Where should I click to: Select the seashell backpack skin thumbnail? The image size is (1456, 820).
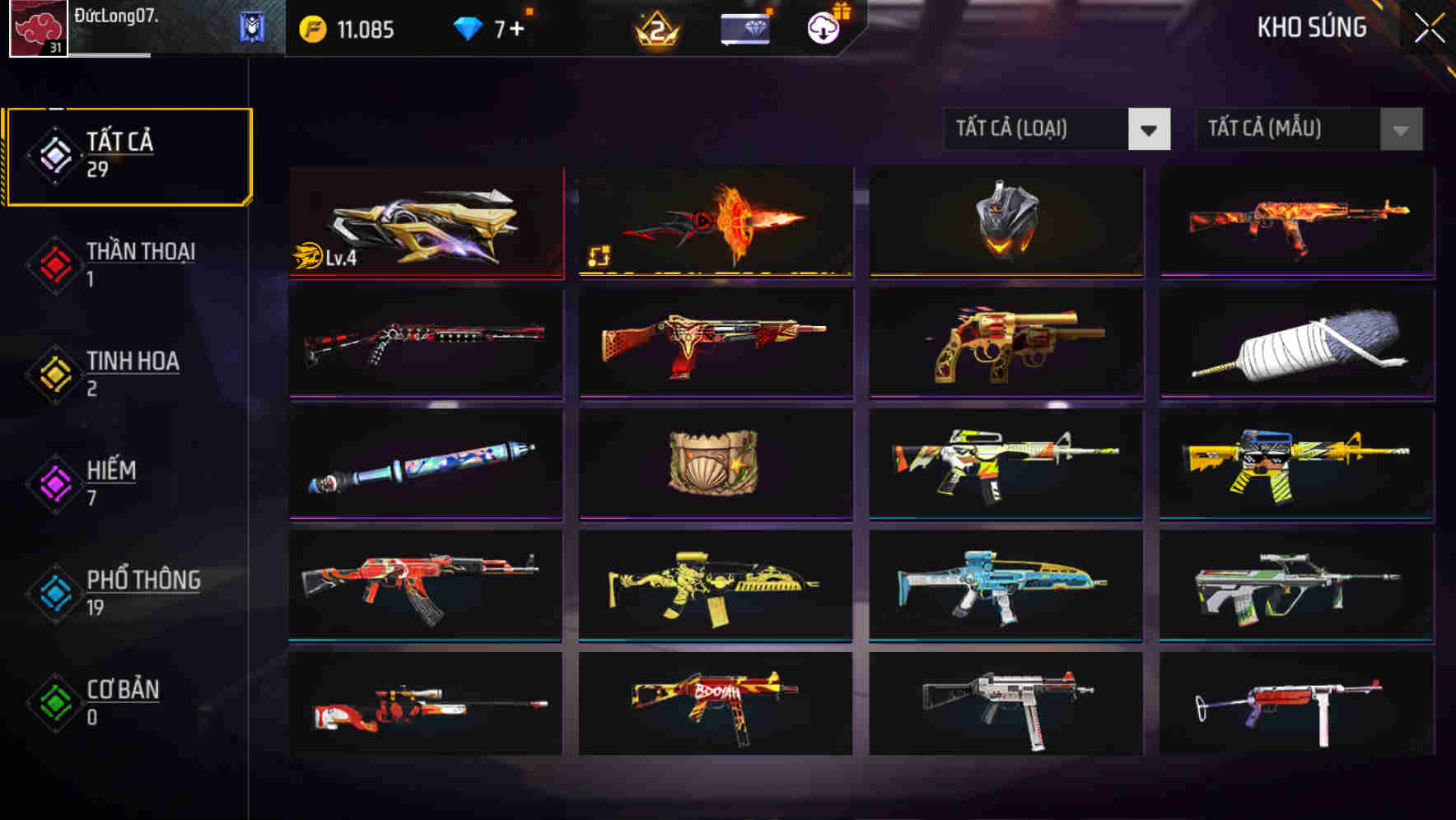point(716,464)
